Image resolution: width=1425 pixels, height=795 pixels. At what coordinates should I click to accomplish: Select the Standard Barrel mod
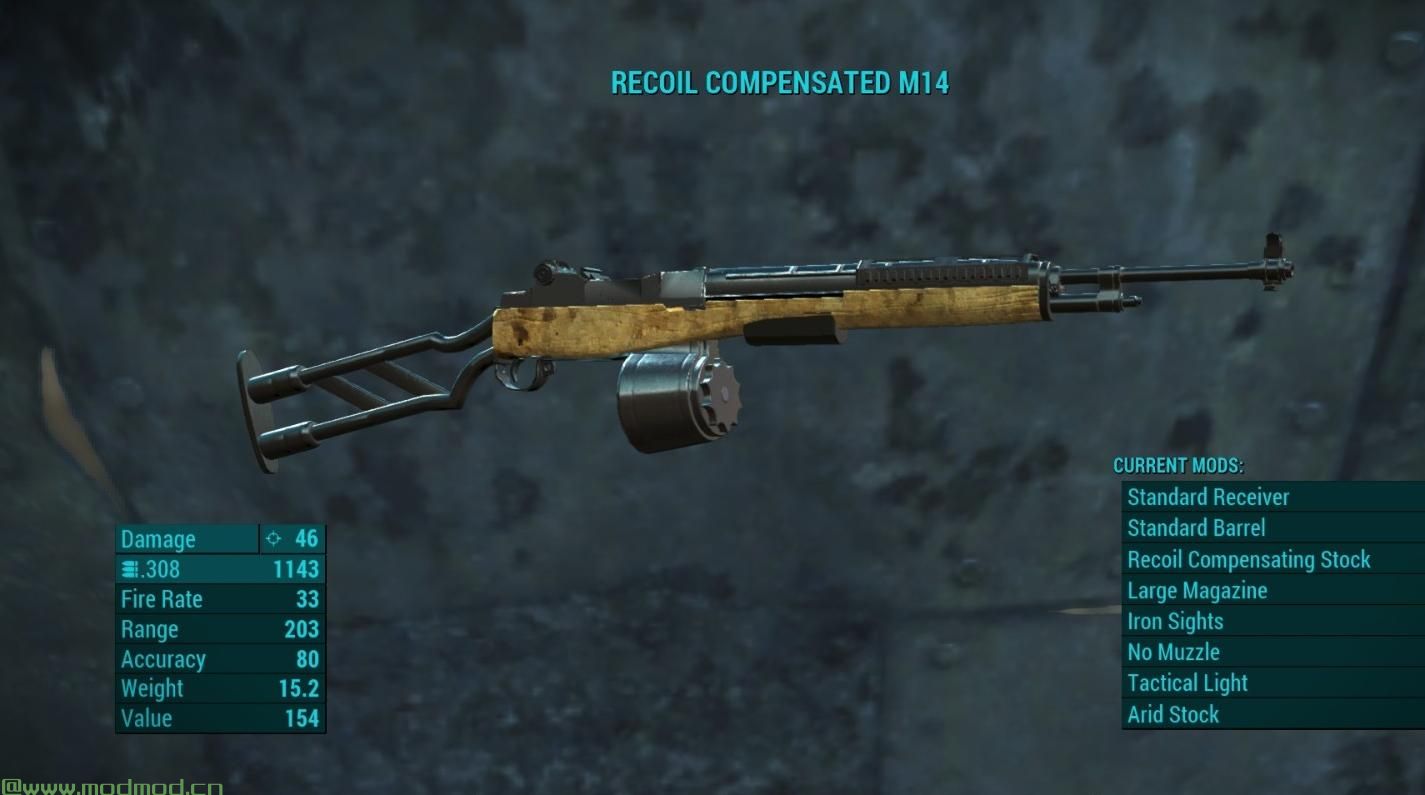[1197, 528]
